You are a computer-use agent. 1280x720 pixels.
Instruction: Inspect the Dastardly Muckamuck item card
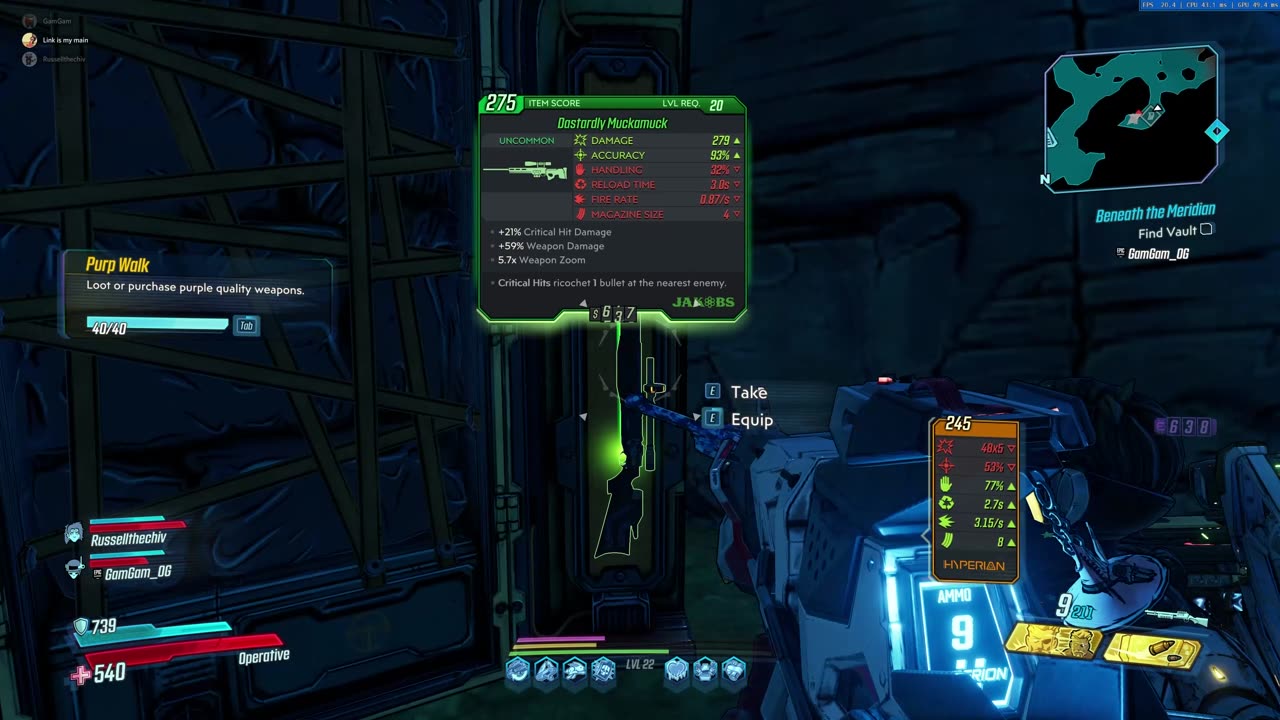pos(612,208)
